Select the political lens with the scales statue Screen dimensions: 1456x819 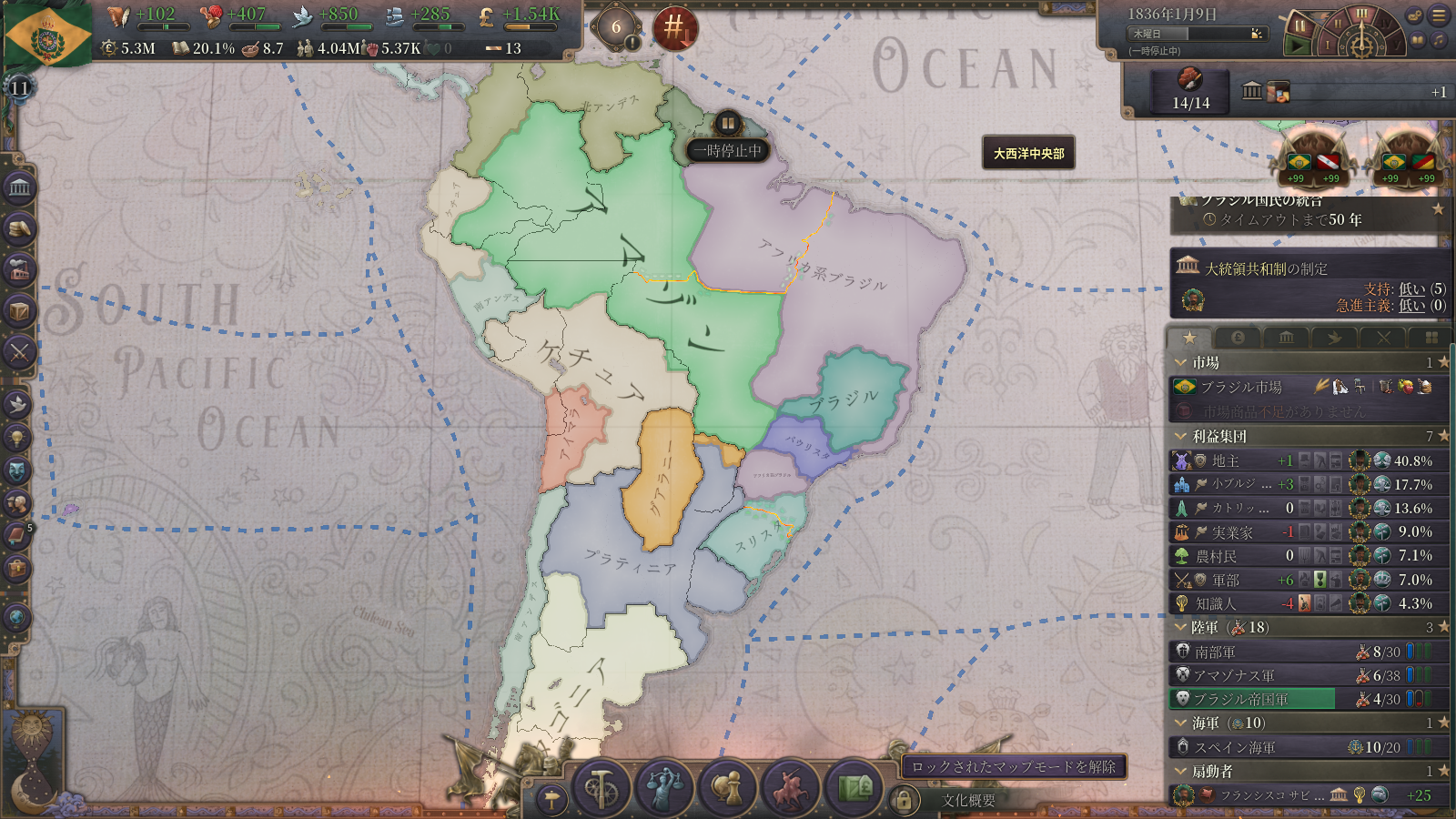click(x=664, y=788)
